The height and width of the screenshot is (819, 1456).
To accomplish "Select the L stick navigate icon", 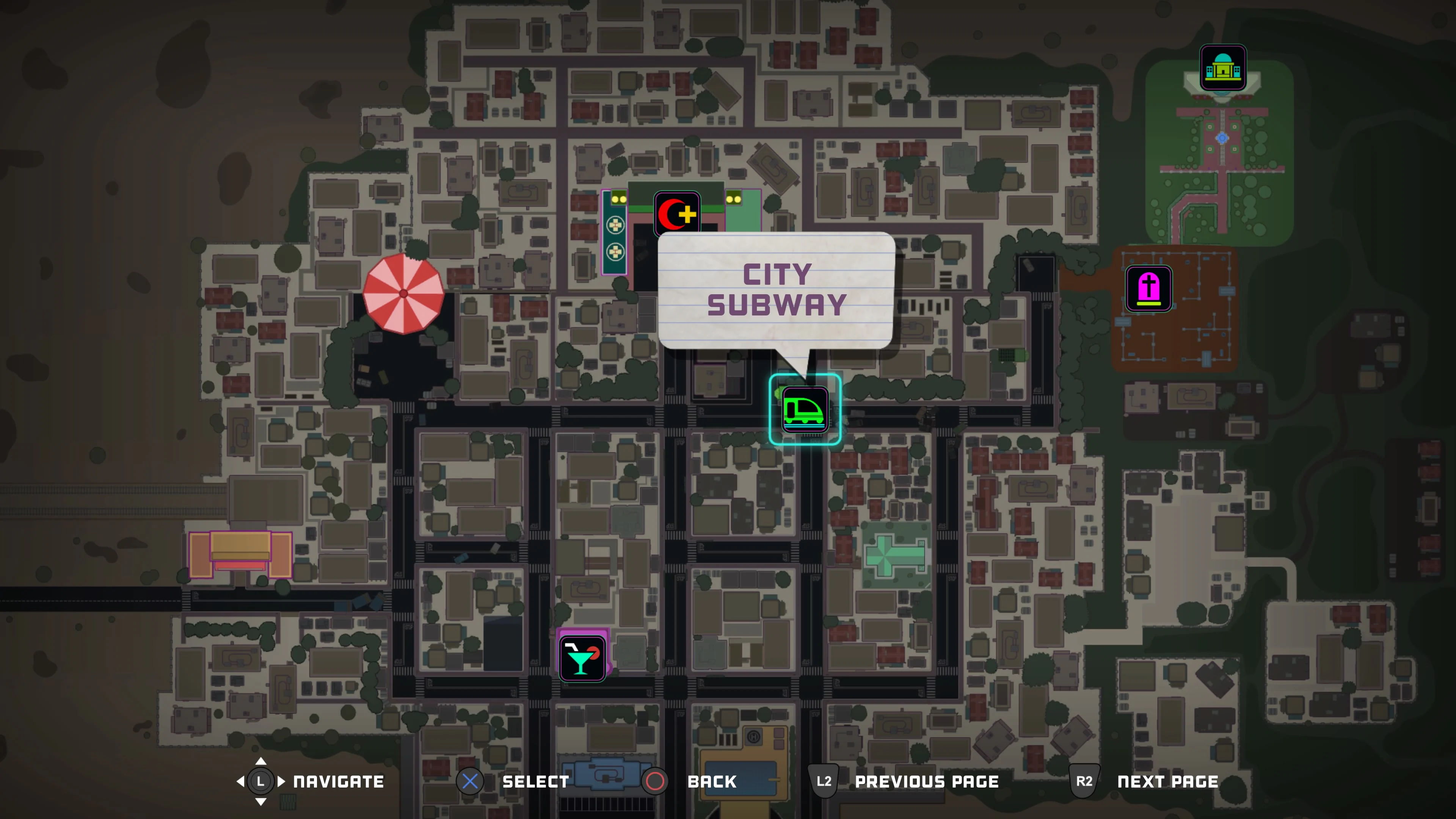I will coord(260,782).
